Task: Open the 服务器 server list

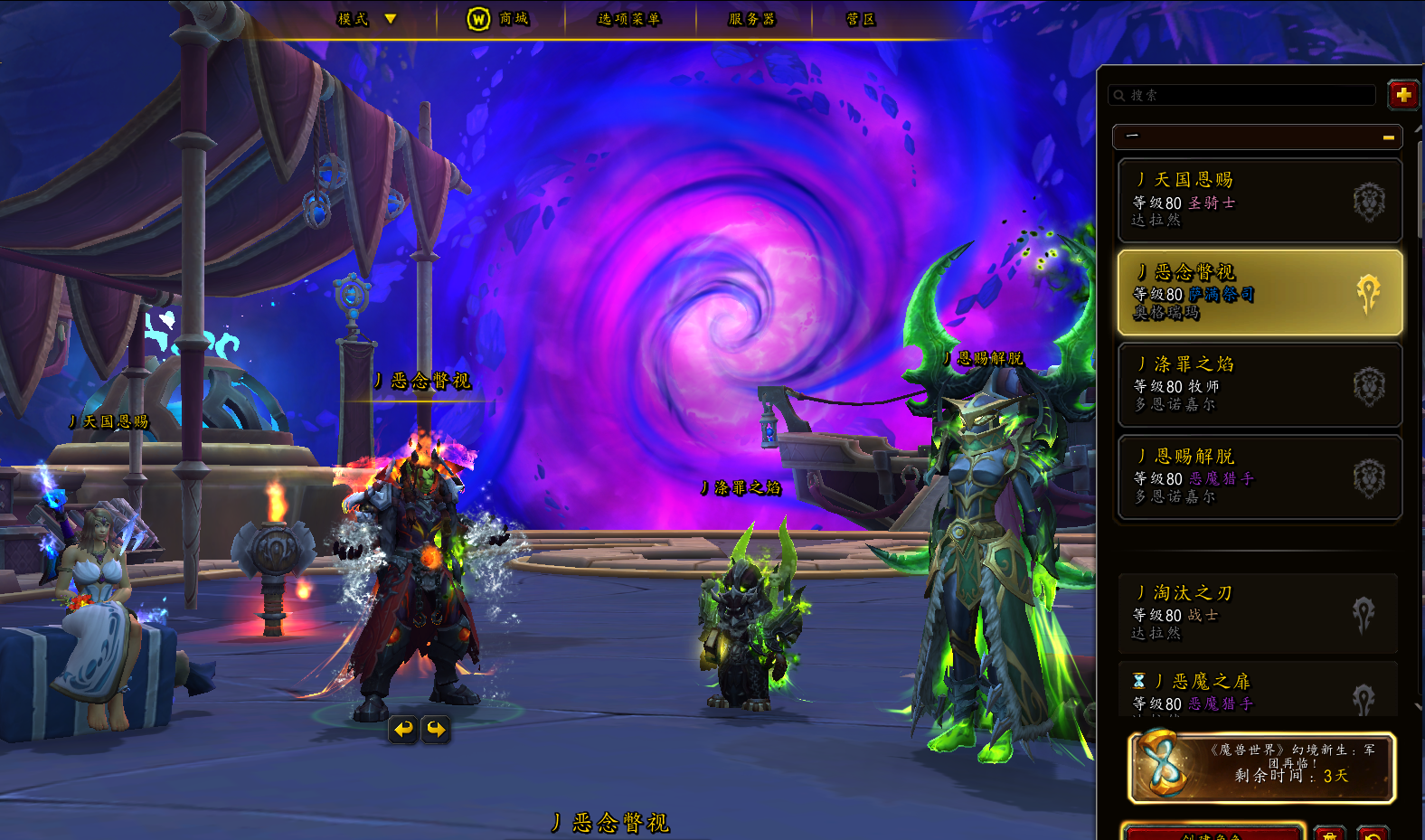Action: click(752, 19)
